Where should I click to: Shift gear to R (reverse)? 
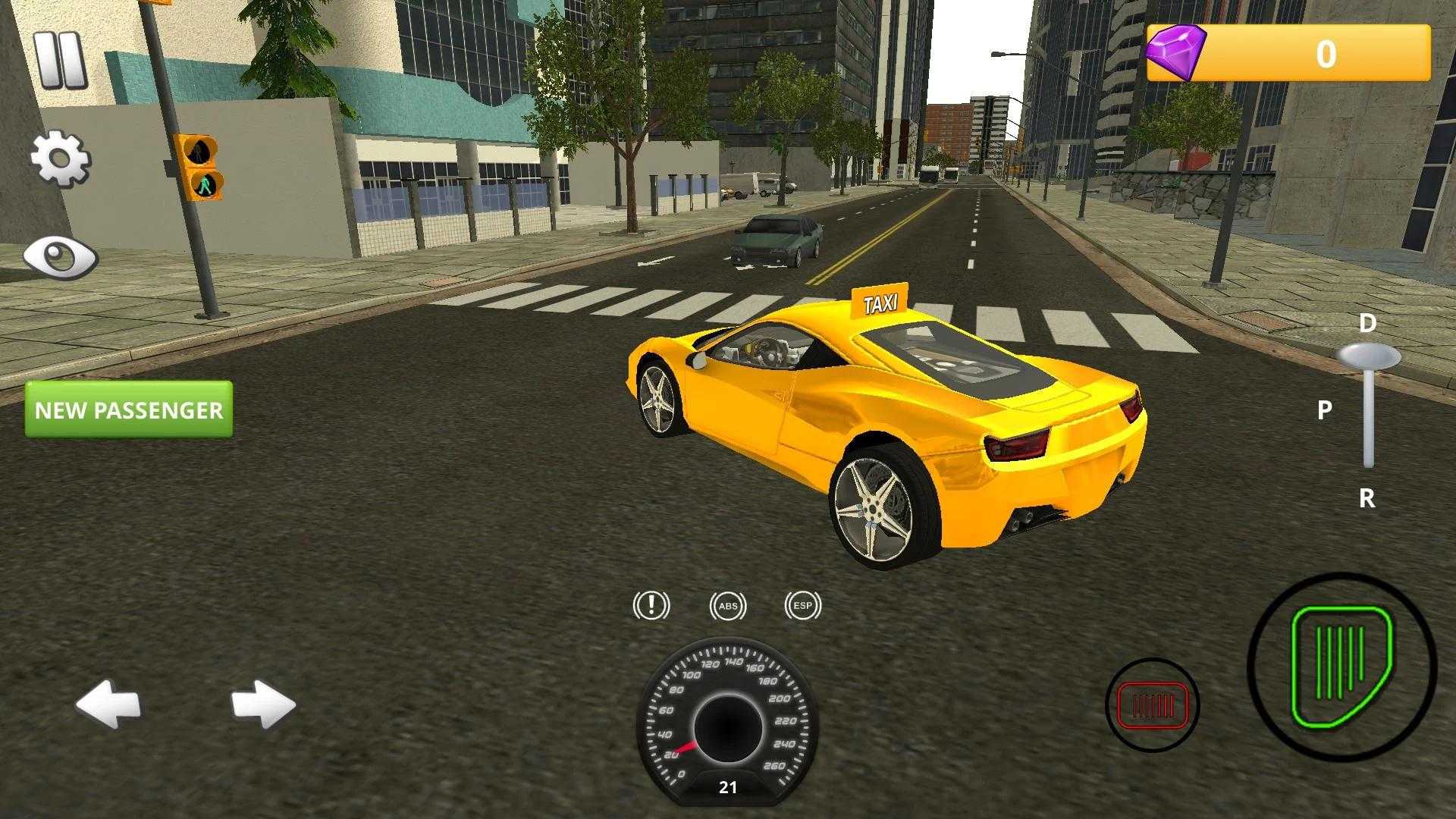coord(1367,498)
